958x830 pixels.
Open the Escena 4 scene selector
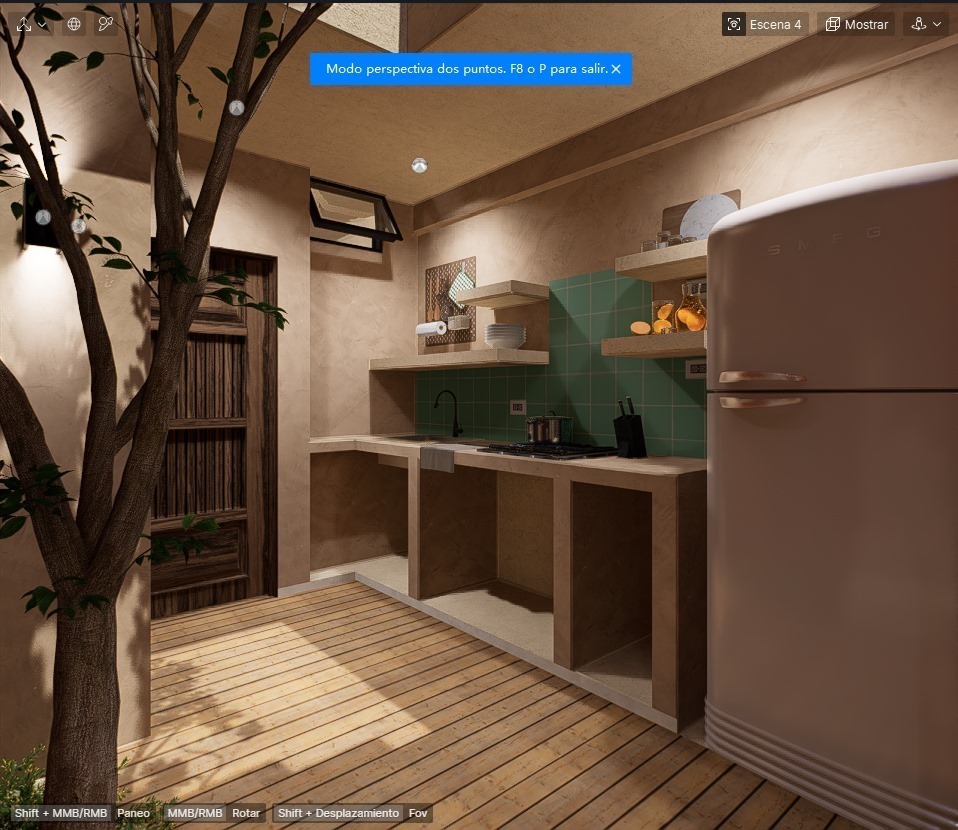(765, 24)
